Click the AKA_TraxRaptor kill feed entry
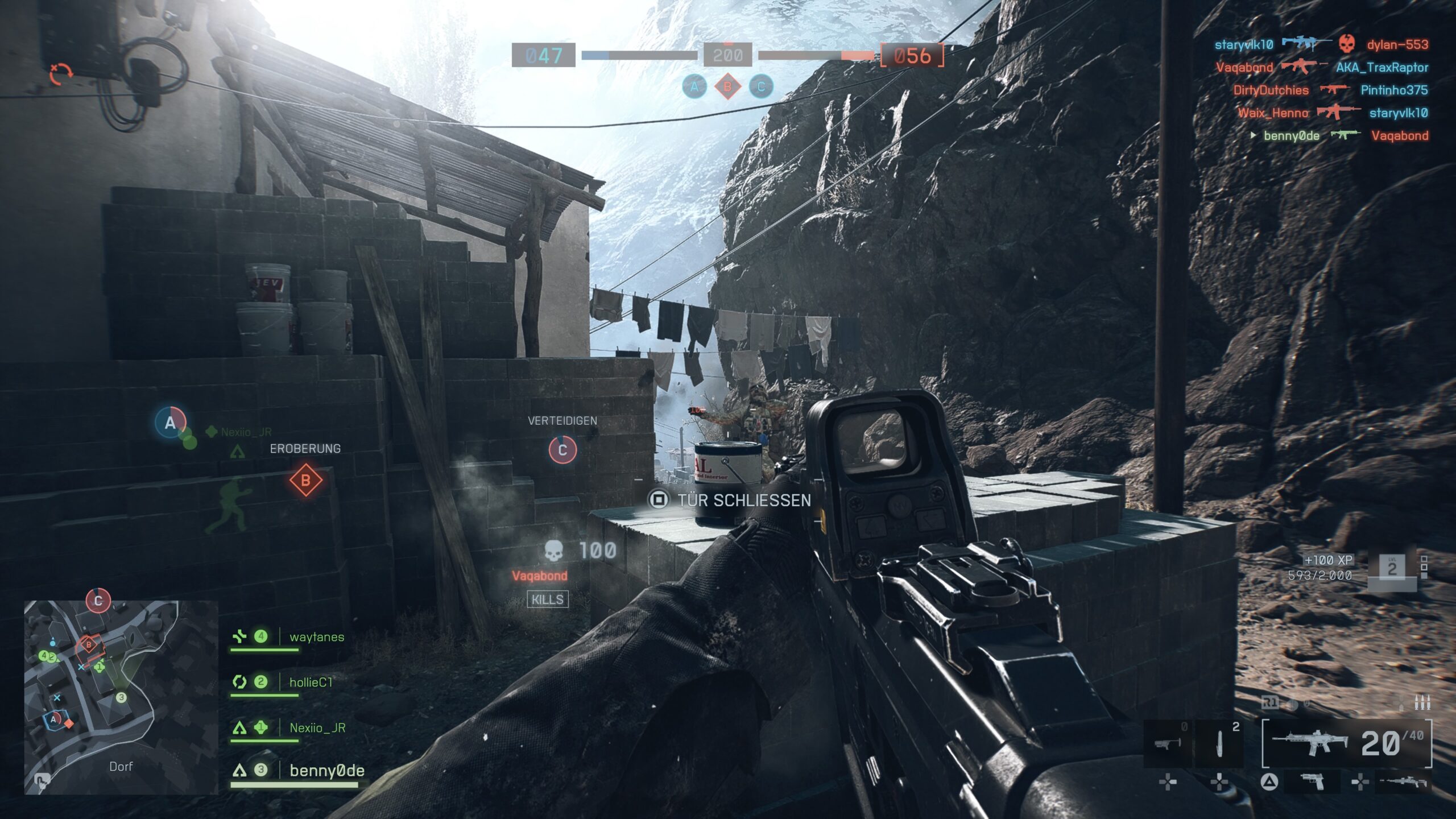This screenshot has height=819, width=1456. pyautogui.click(x=1381, y=67)
